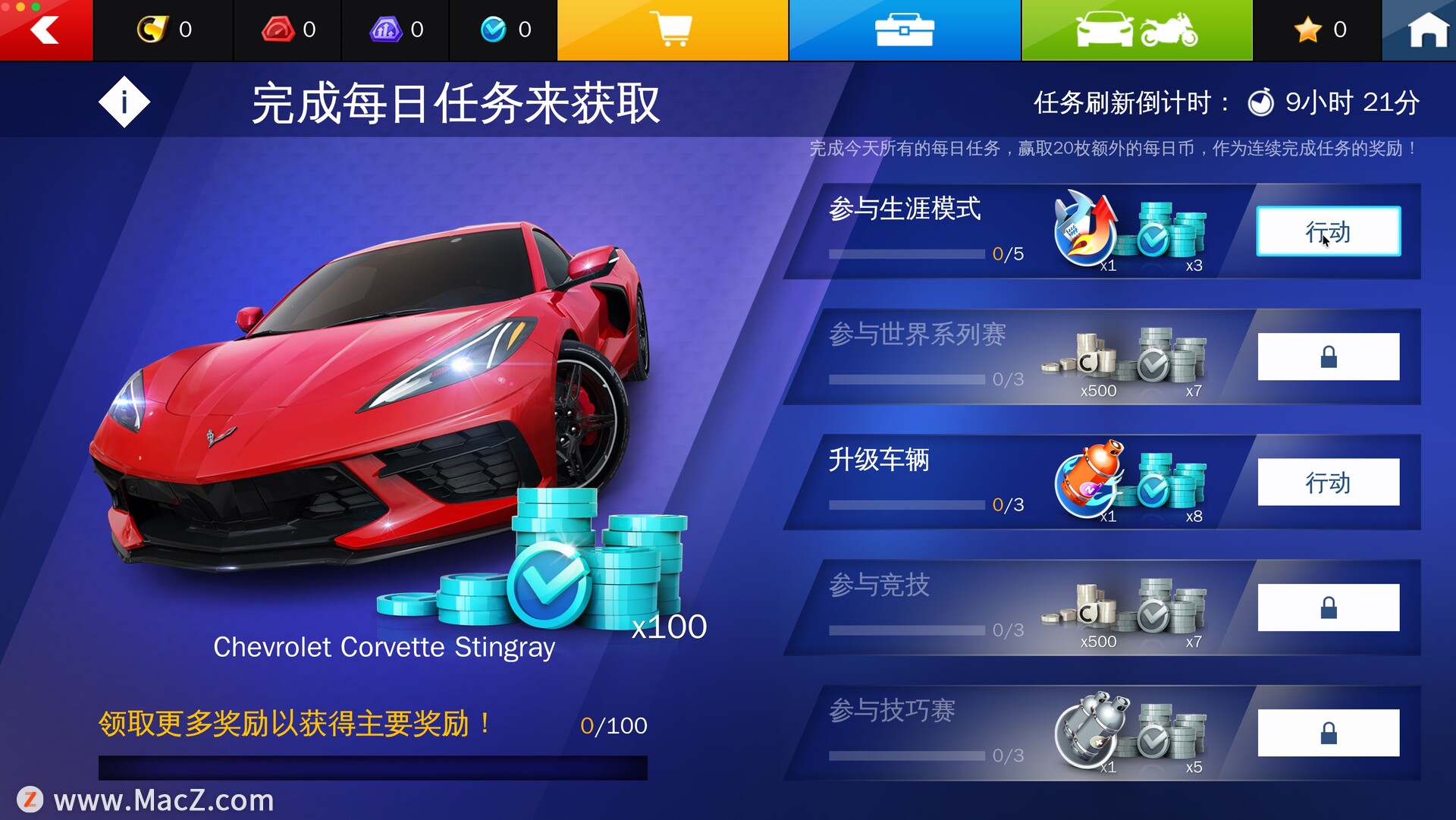The height and width of the screenshot is (820, 1456).
Task: Open the green car and motorcycle garage tab
Action: pos(1136,30)
